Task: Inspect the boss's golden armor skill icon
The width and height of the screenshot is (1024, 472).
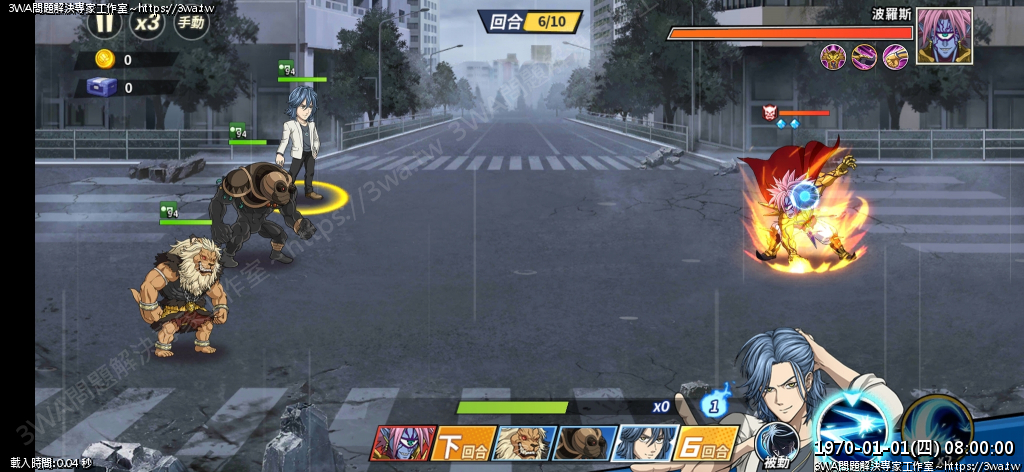Action: (x=833, y=57)
